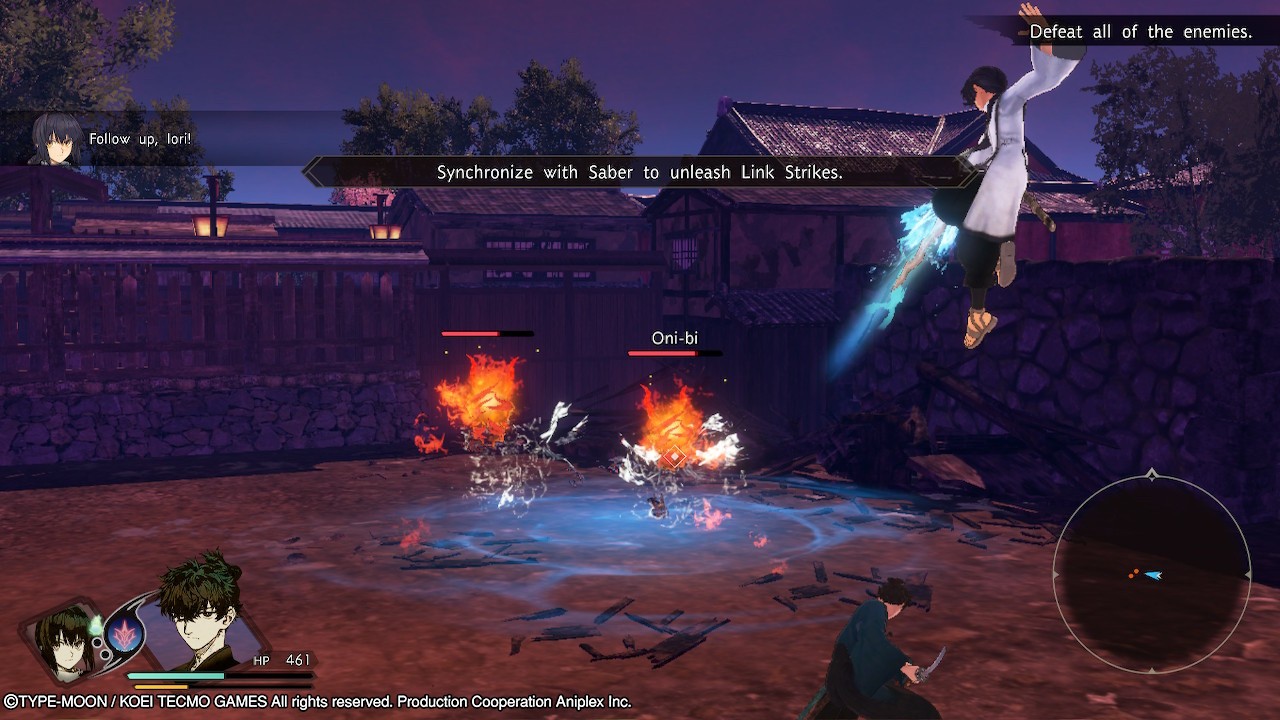Click the 'Defeat all of the enemies' objective

[x=1140, y=32]
